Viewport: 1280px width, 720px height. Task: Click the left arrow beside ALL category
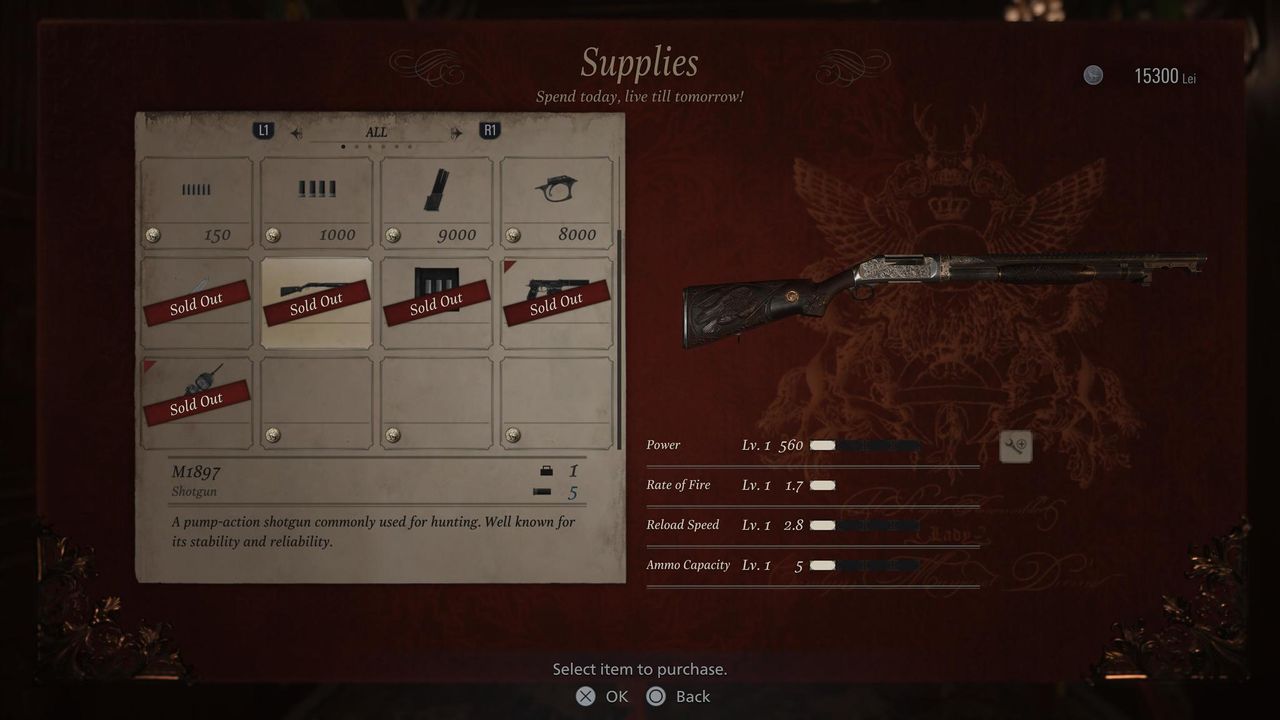[x=297, y=132]
